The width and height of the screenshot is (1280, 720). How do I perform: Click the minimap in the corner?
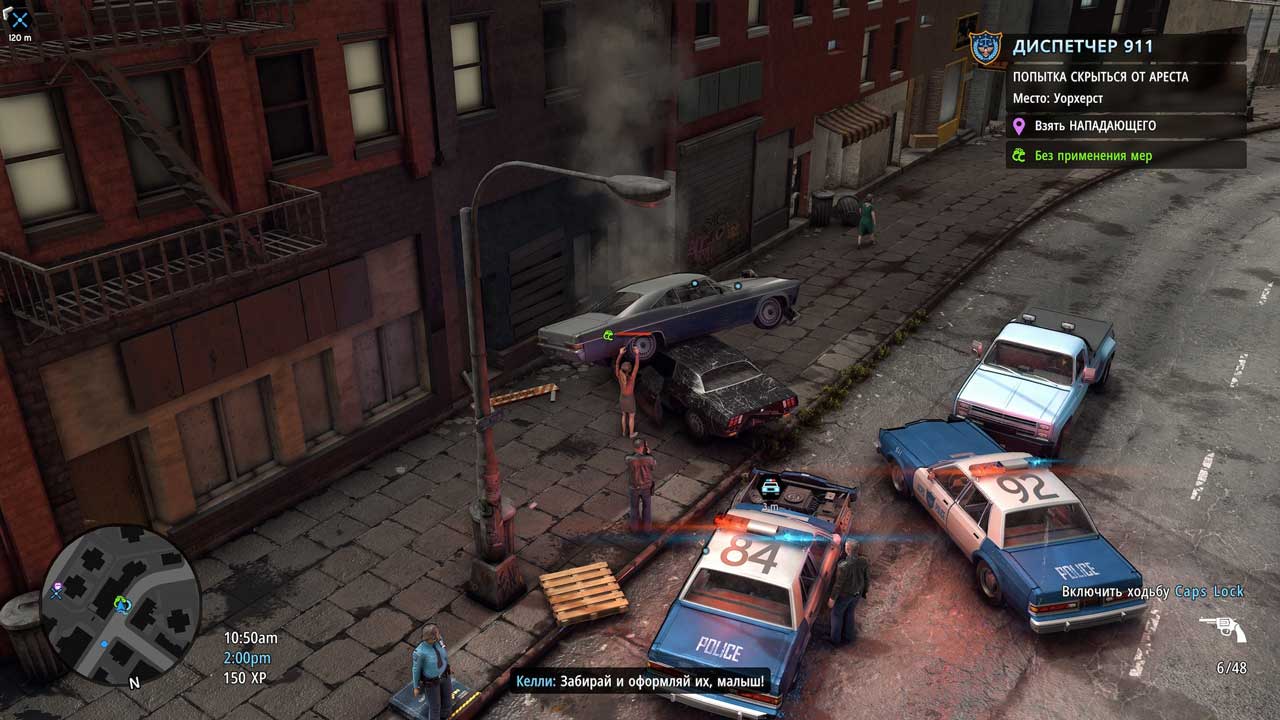pos(120,604)
